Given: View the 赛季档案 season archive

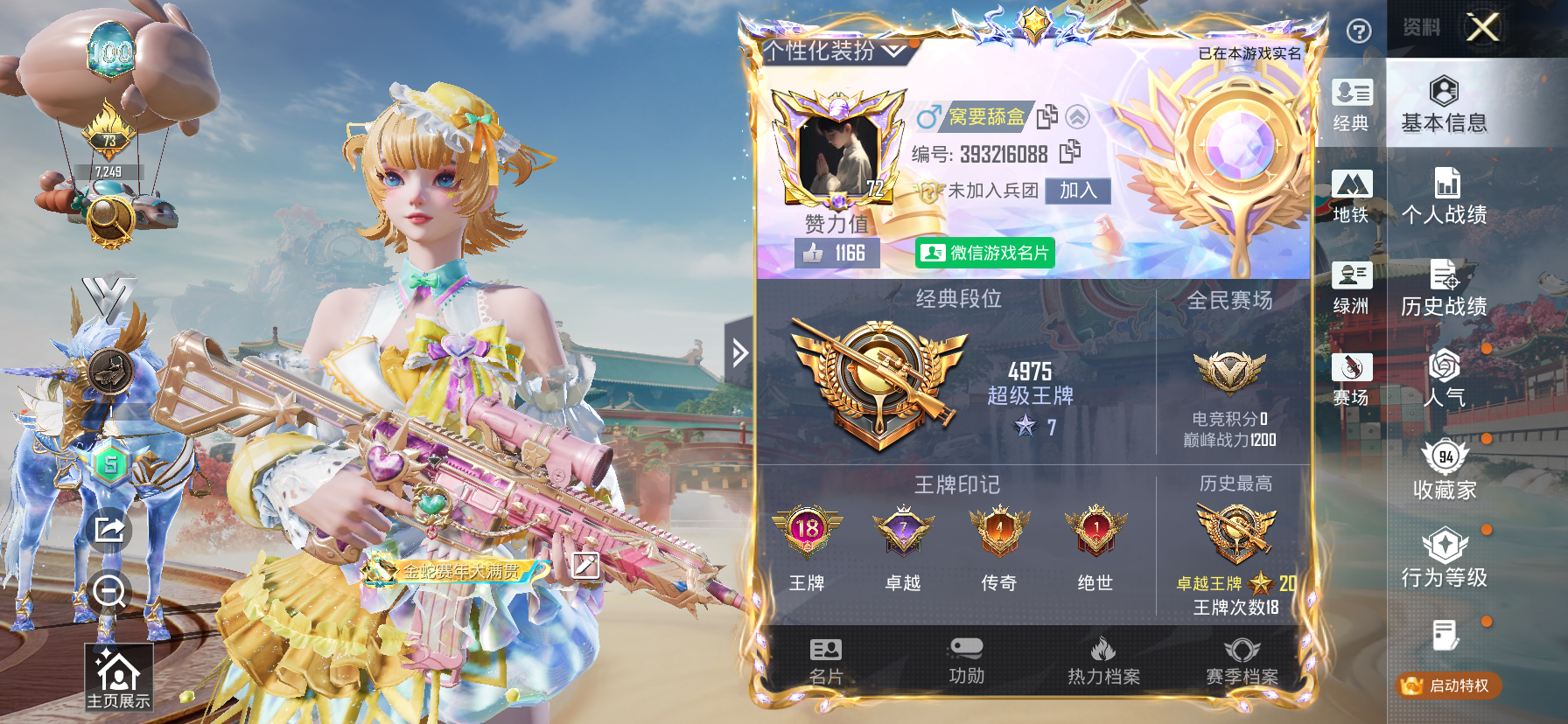Looking at the screenshot, I should (1242, 661).
